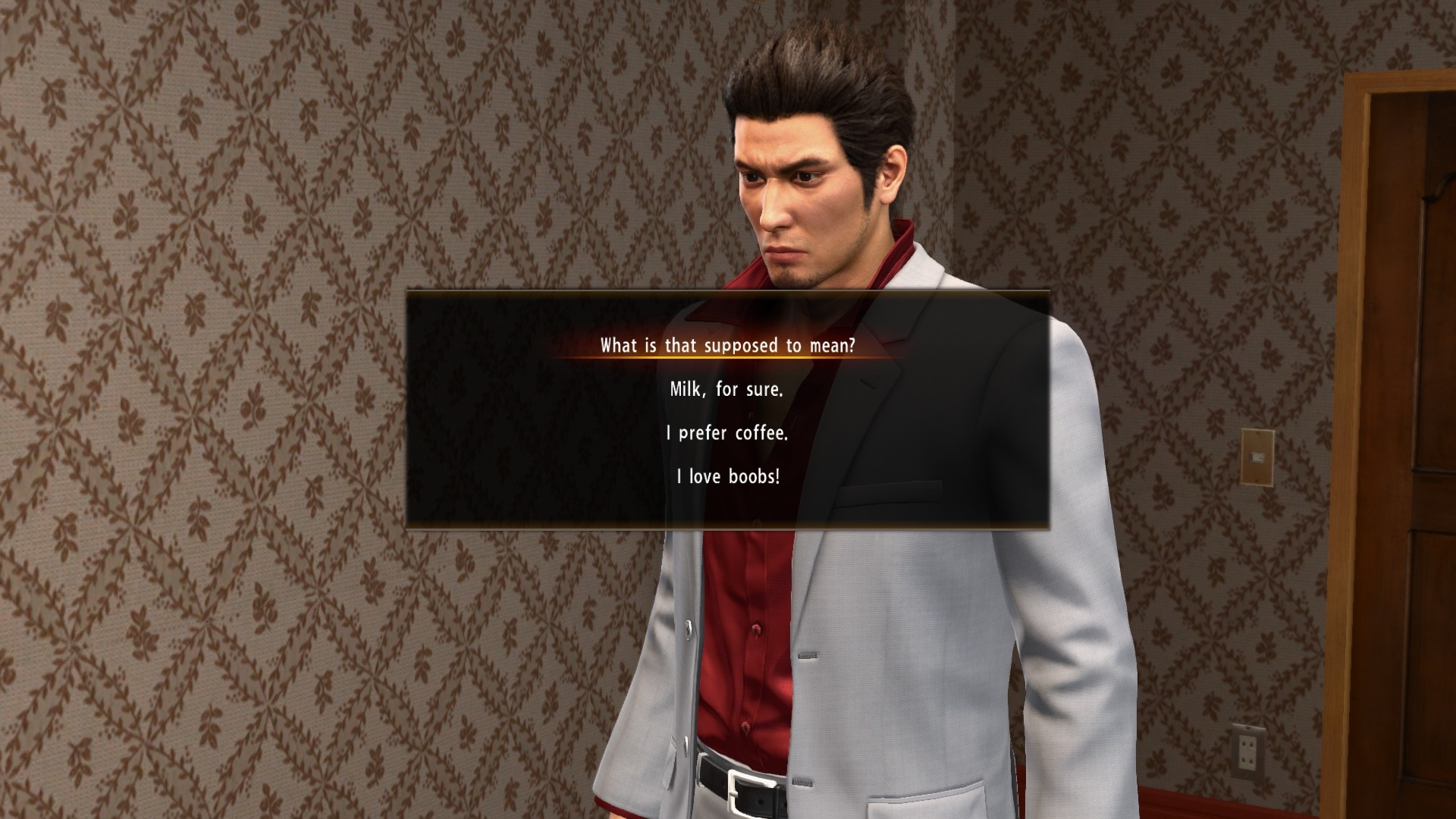Pick the "I prefer coffee." response
This screenshot has height=819, width=1456.
pyautogui.click(x=726, y=433)
